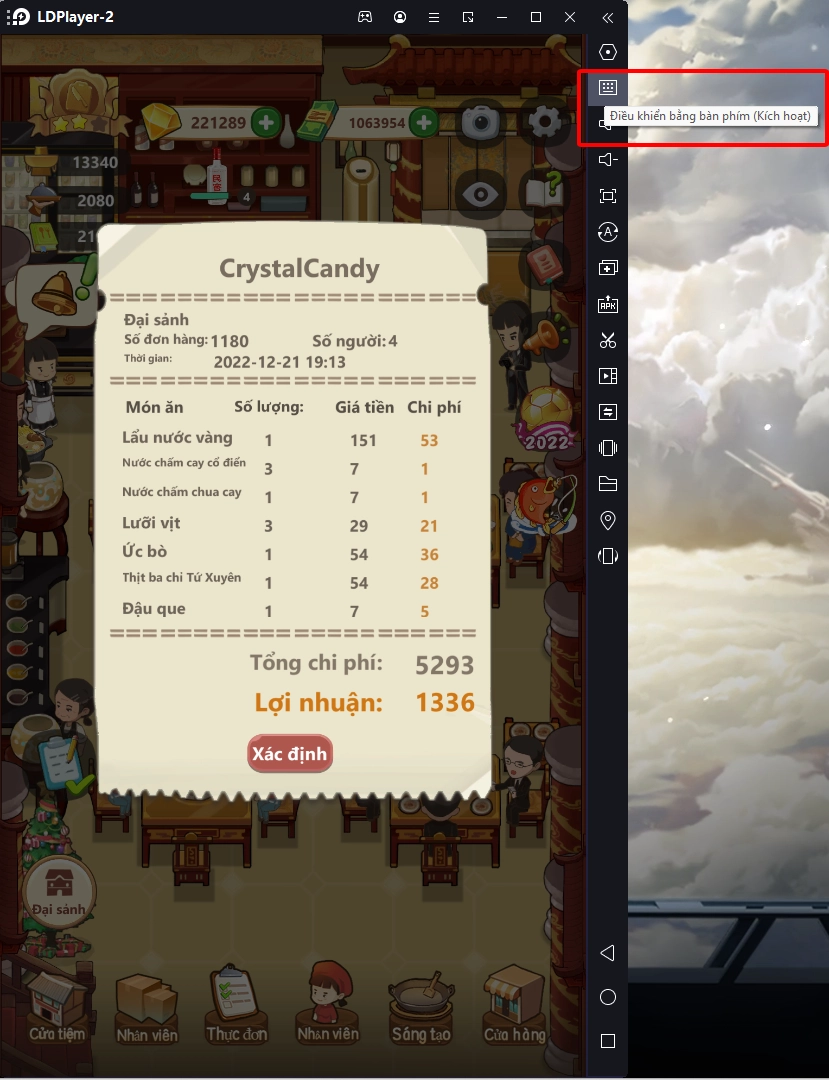
Task: Open the LDPlayer keyboard mapping tool
Action: coord(607,88)
